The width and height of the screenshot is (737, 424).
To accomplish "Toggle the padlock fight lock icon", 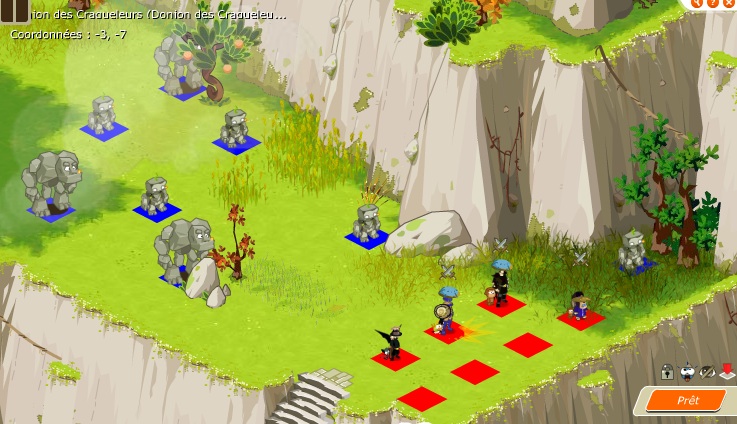I will (666, 372).
